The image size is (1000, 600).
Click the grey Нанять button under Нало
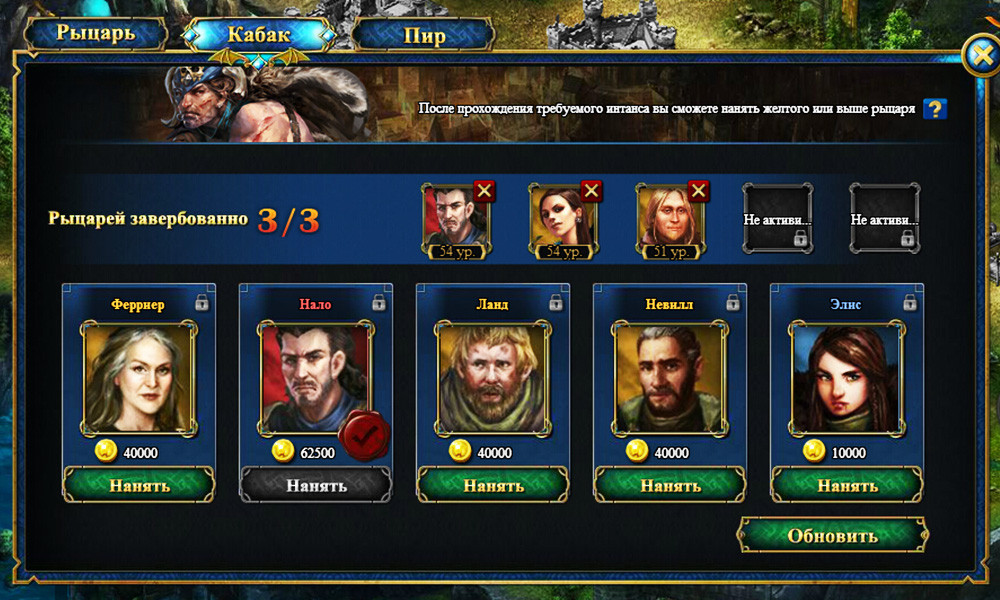click(316, 485)
